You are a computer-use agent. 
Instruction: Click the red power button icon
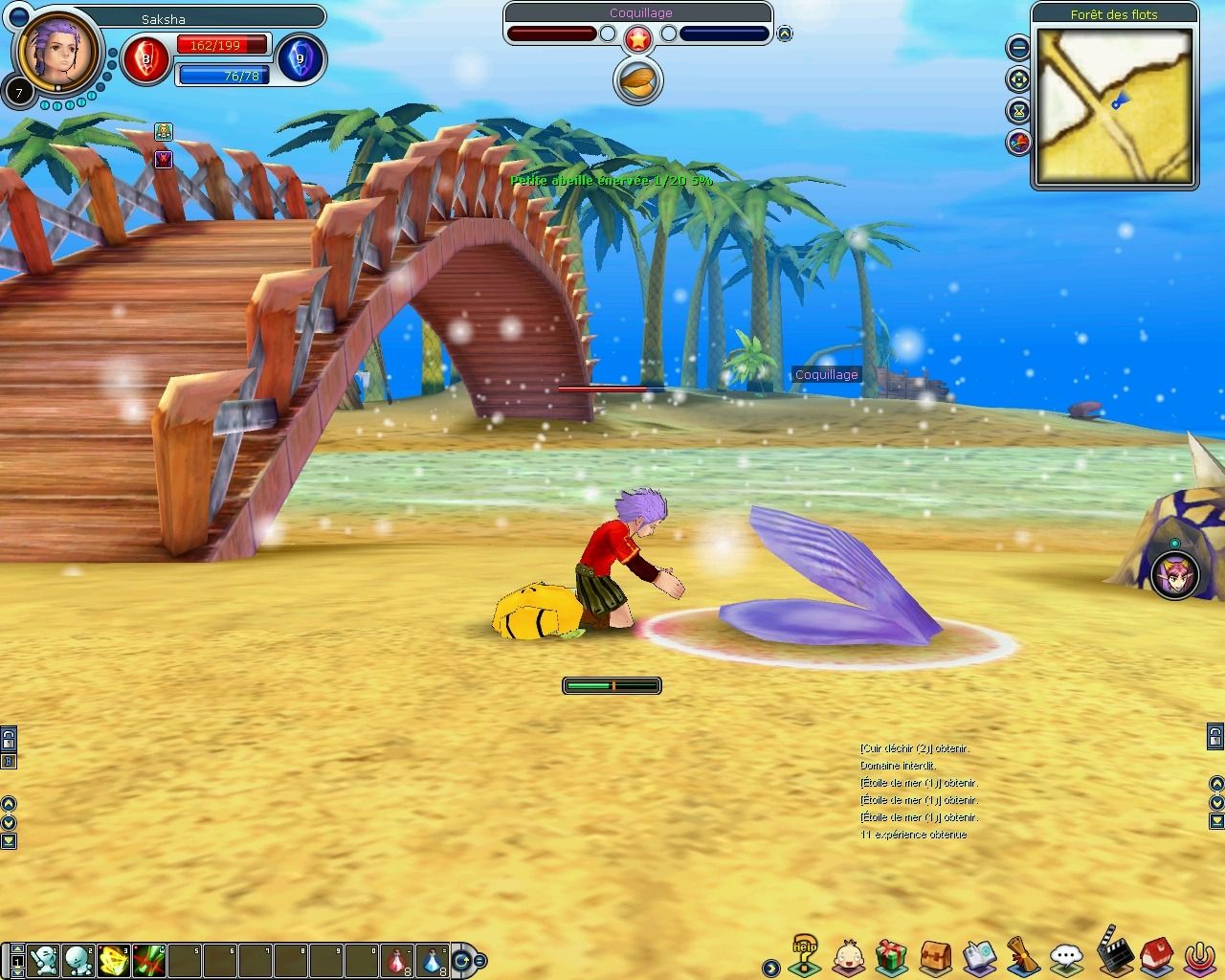coord(1196,955)
